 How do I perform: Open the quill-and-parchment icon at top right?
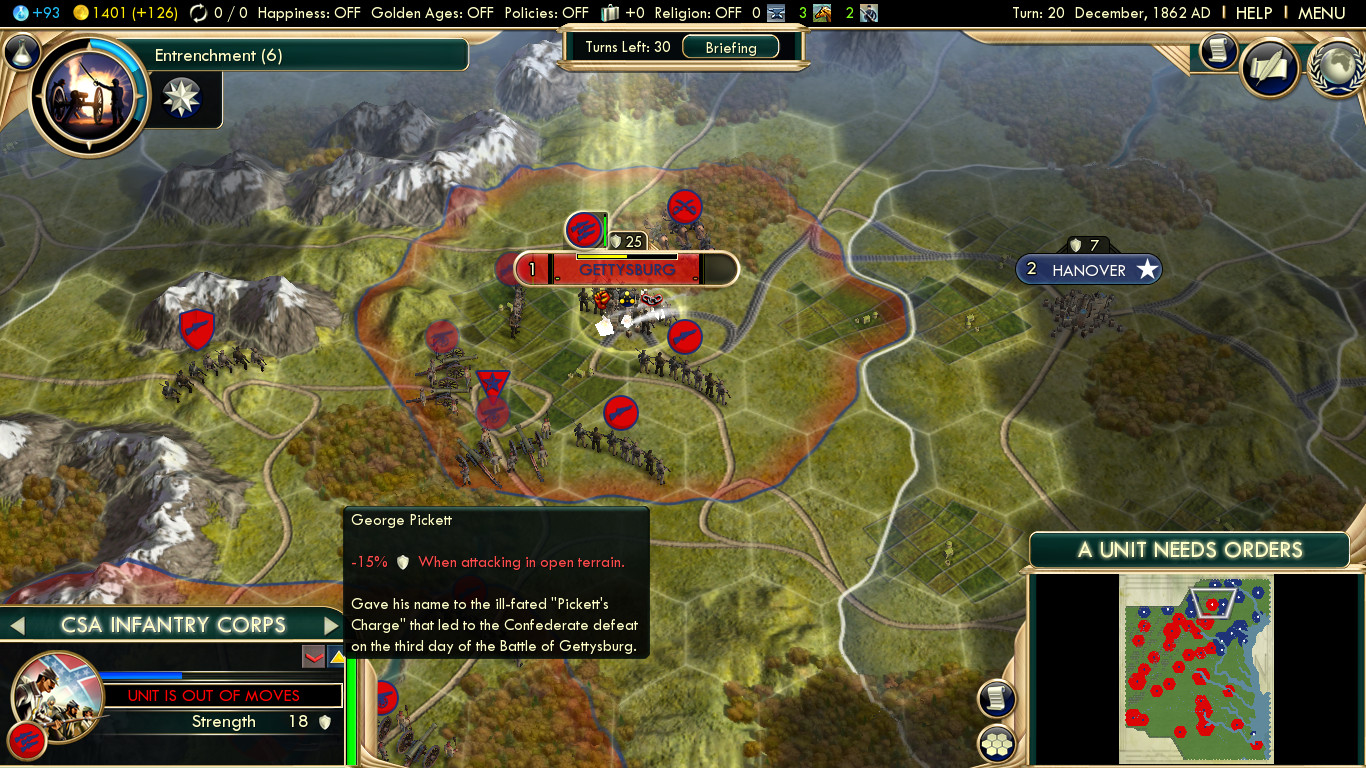click(x=1270, y=69)
